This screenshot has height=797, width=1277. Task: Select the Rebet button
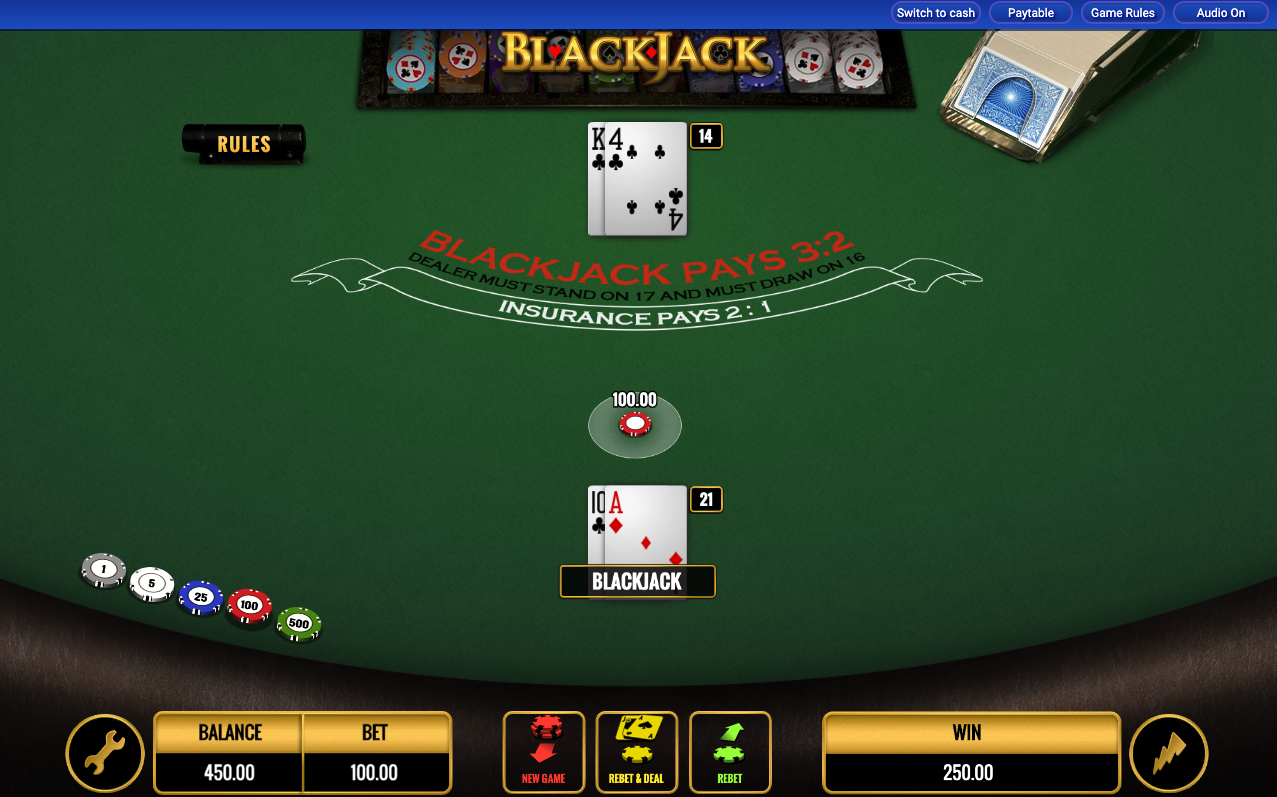click(x=730, y=752)
